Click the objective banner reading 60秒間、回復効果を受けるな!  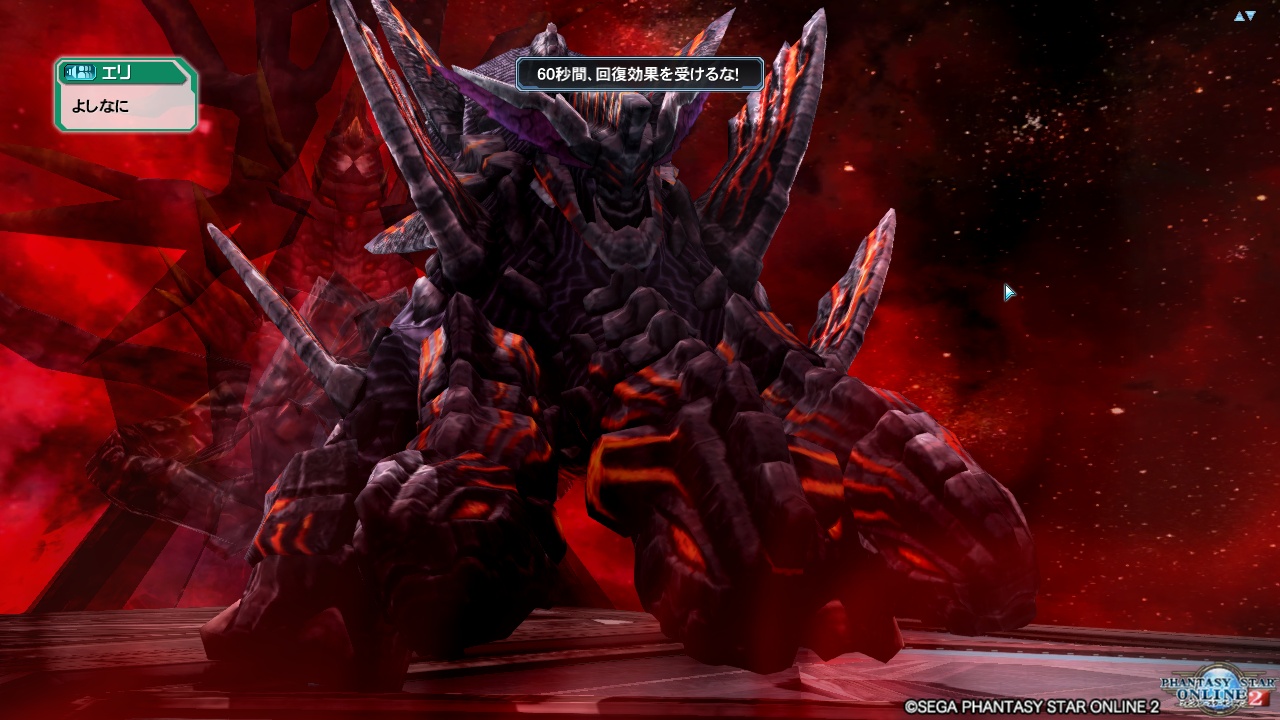(640, 75)
